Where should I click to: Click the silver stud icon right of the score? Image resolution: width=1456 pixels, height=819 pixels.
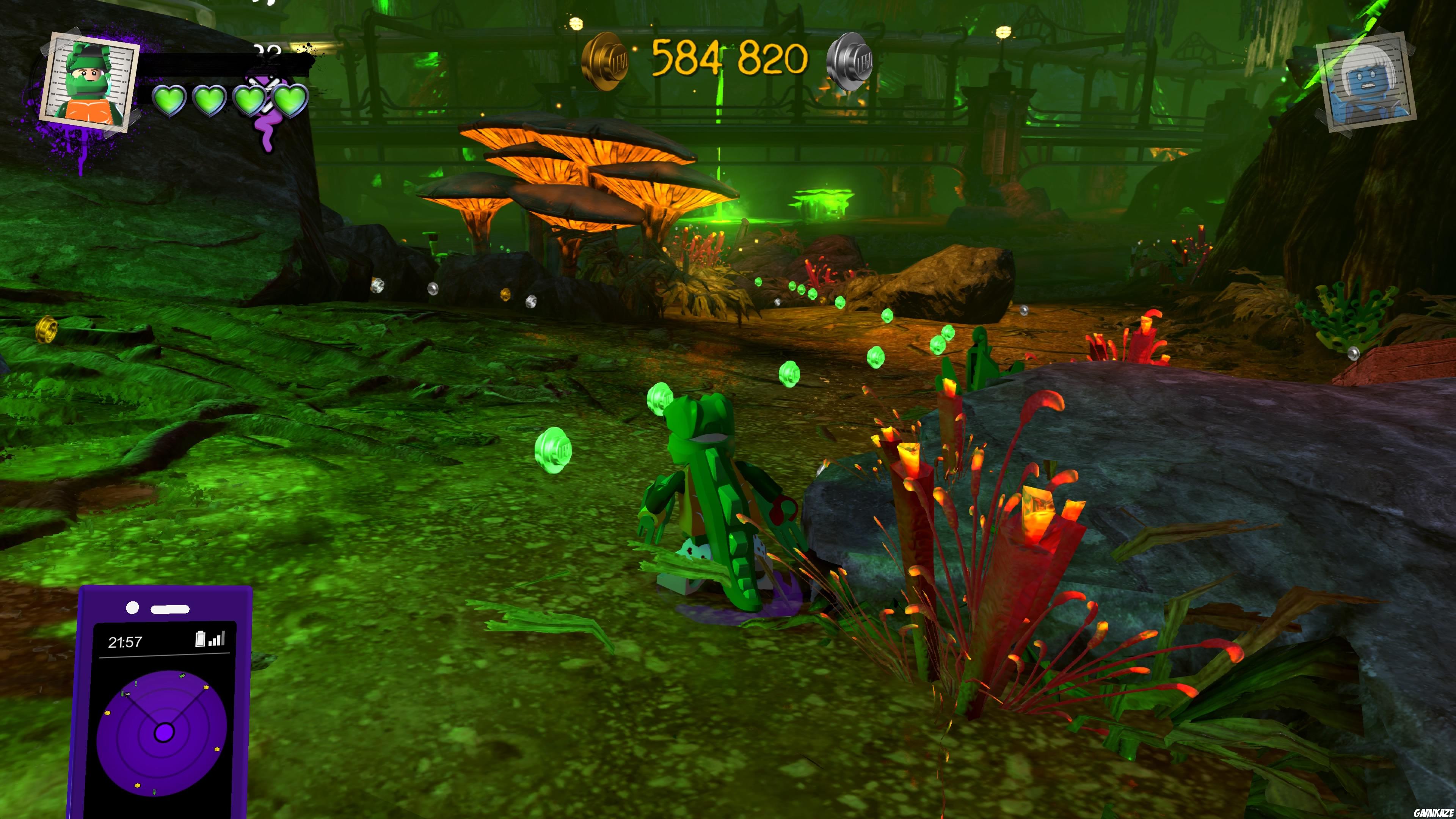coord(854,62)
